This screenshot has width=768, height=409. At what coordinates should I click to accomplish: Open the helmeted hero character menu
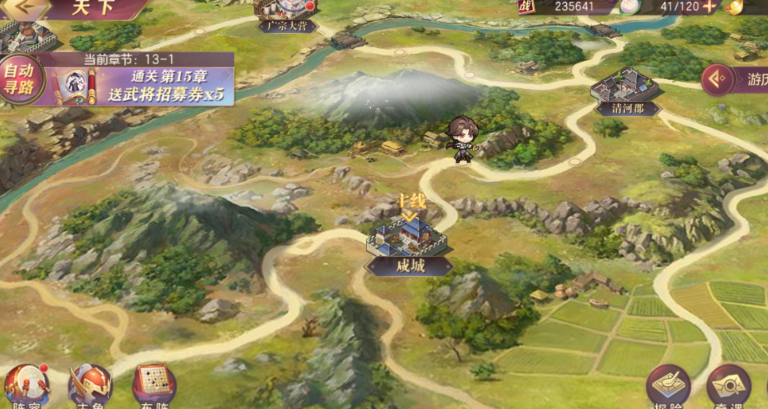click(89, 386)
